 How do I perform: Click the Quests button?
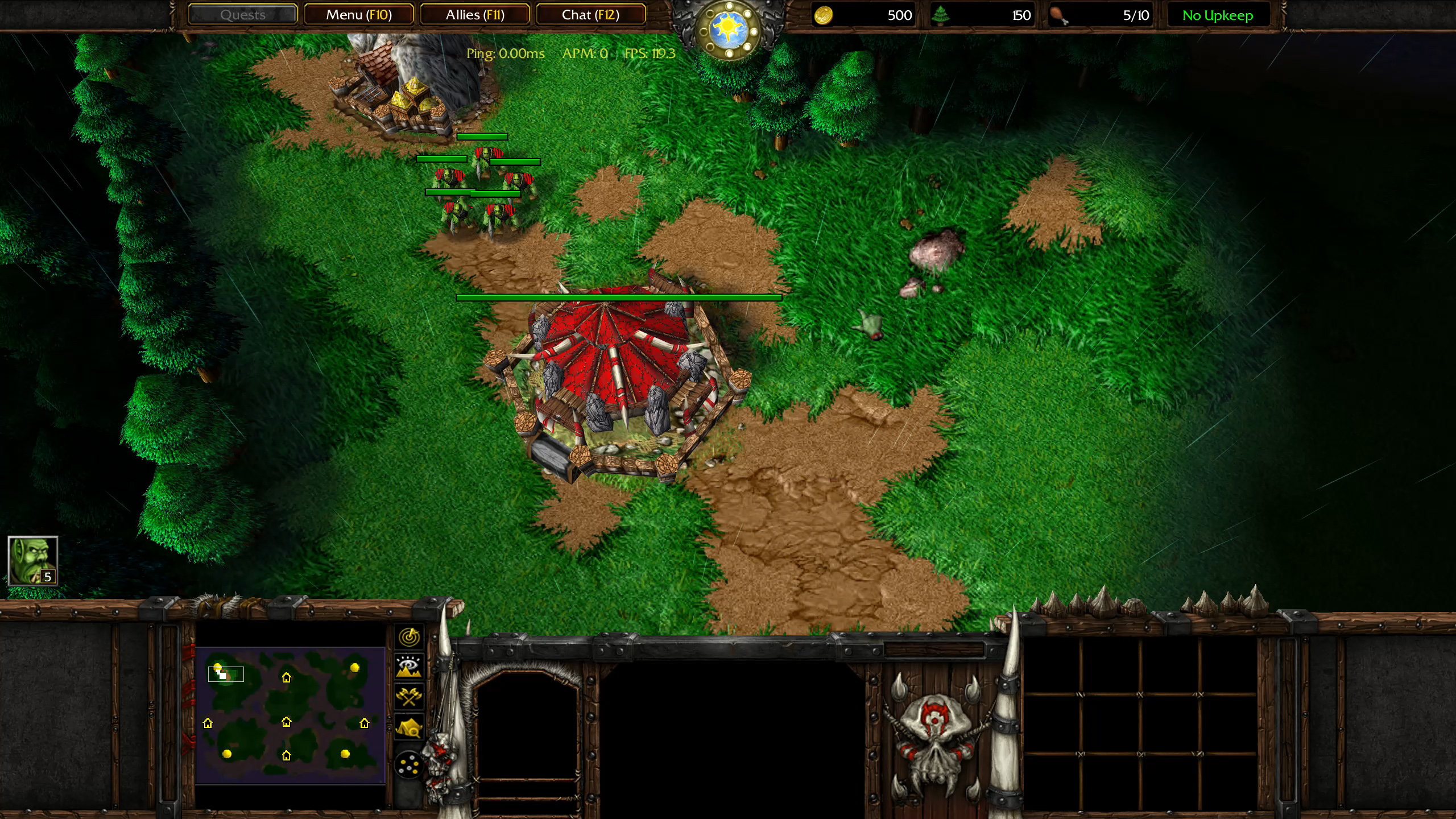coord(242,14)
